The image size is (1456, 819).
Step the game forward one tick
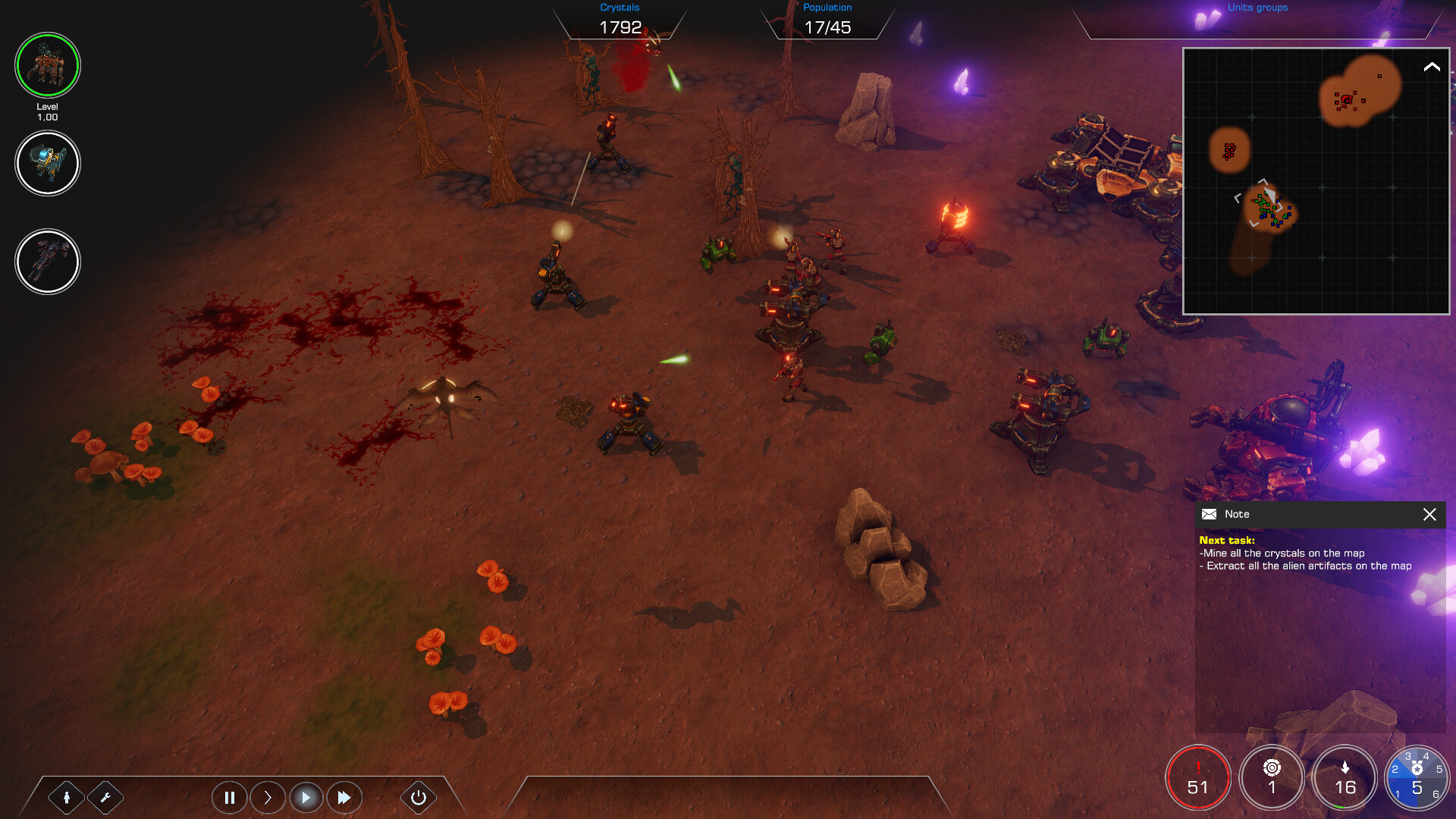pos(268,797)
